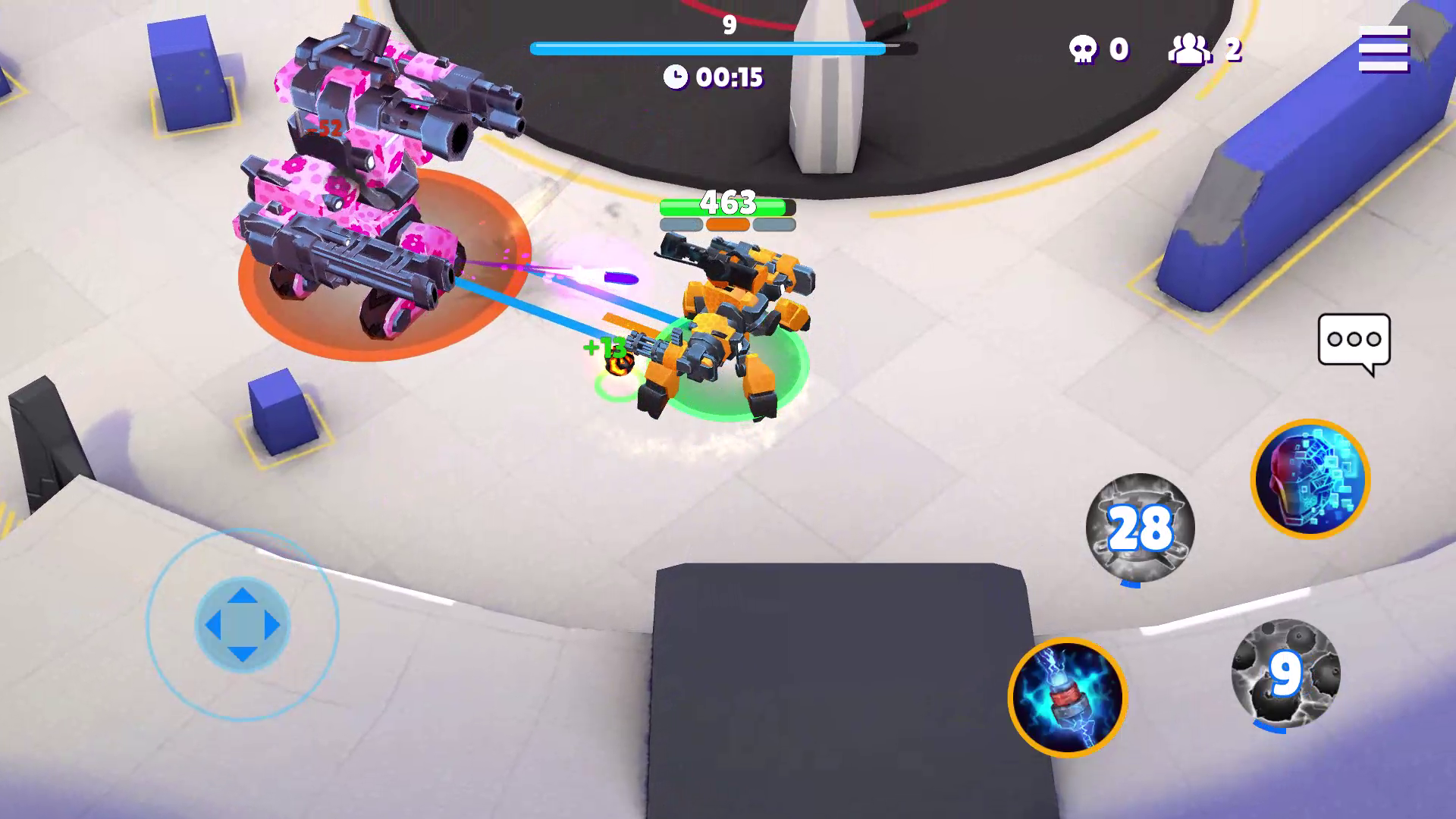
Task: Click the player count value of 2
Action: pos(1232,48)
